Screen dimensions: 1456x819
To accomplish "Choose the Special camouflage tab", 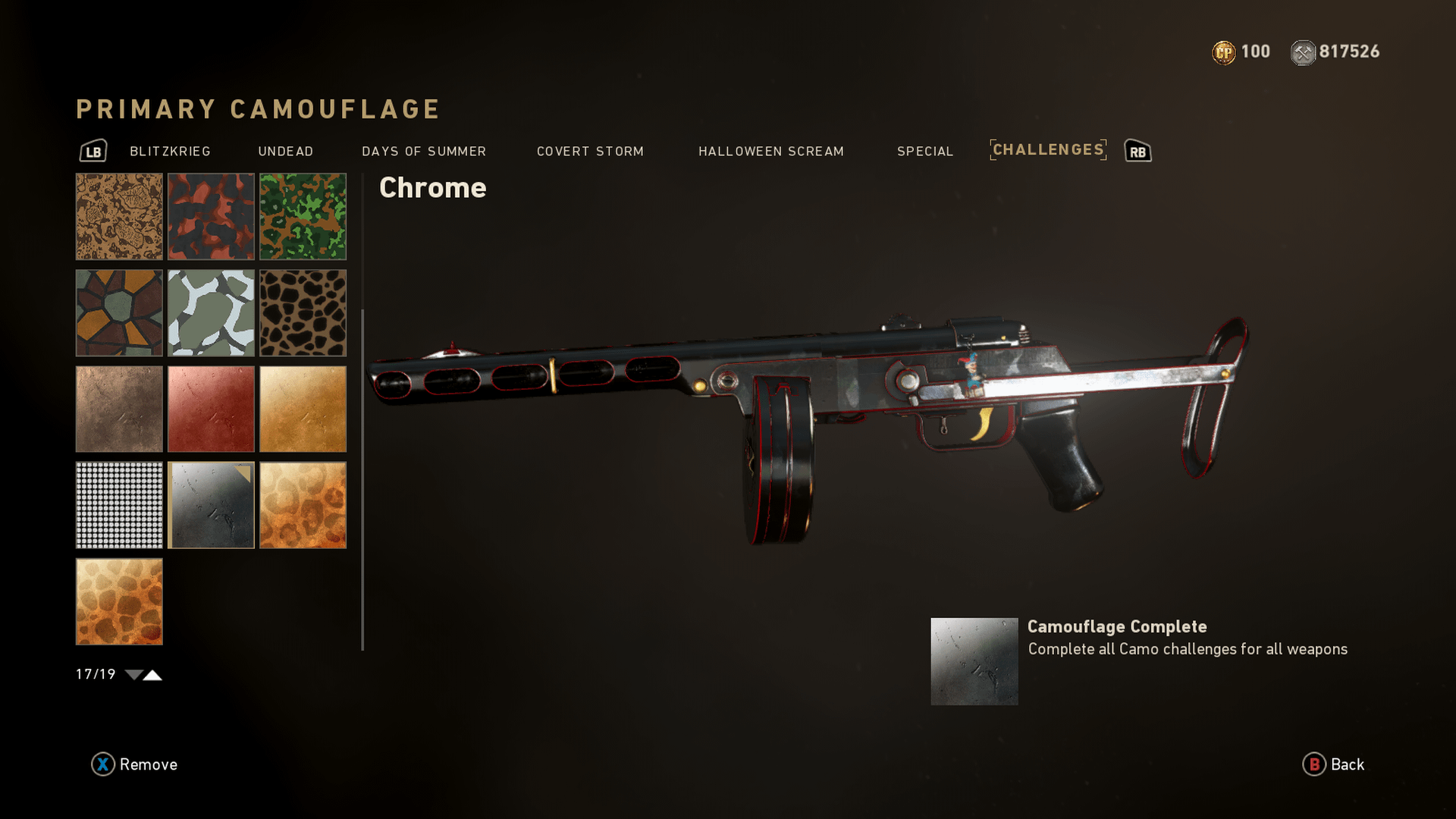I will [x=924, y=152].
